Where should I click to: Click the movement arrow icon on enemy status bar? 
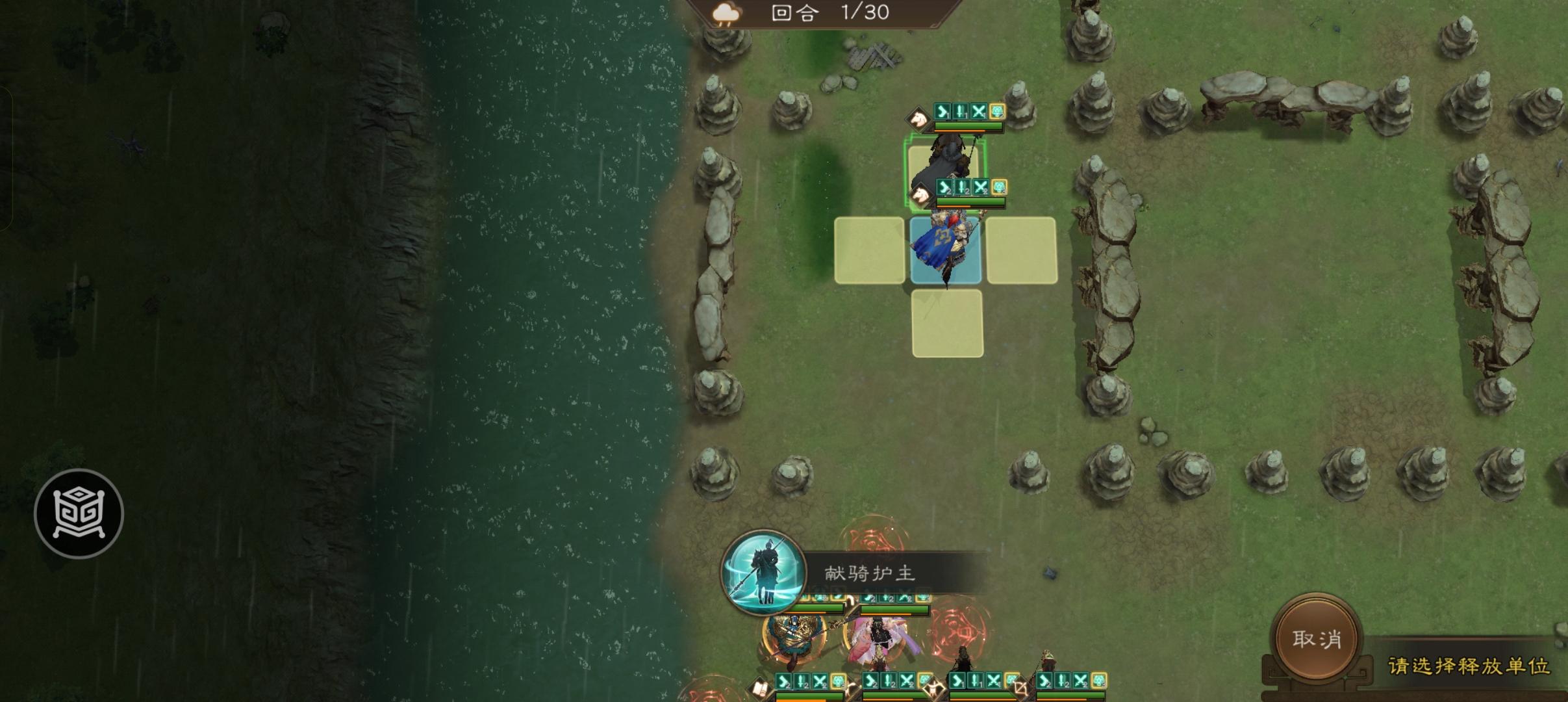[942, 112]
